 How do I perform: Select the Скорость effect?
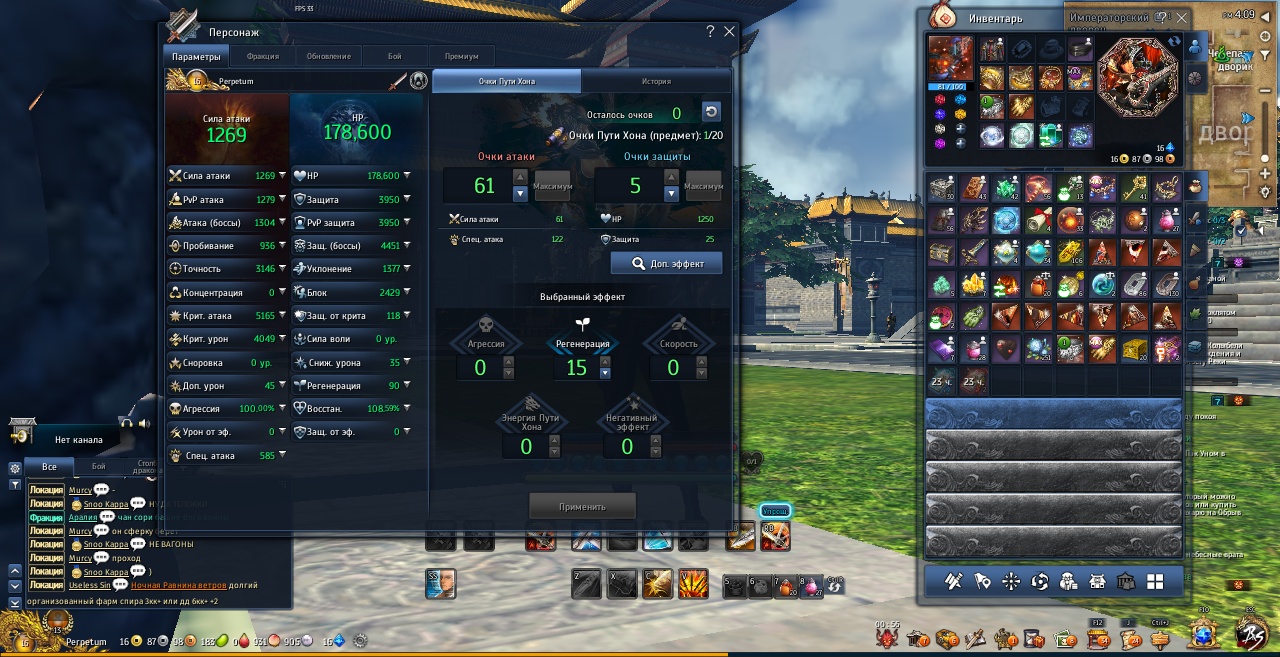click(x=673, y=343)
